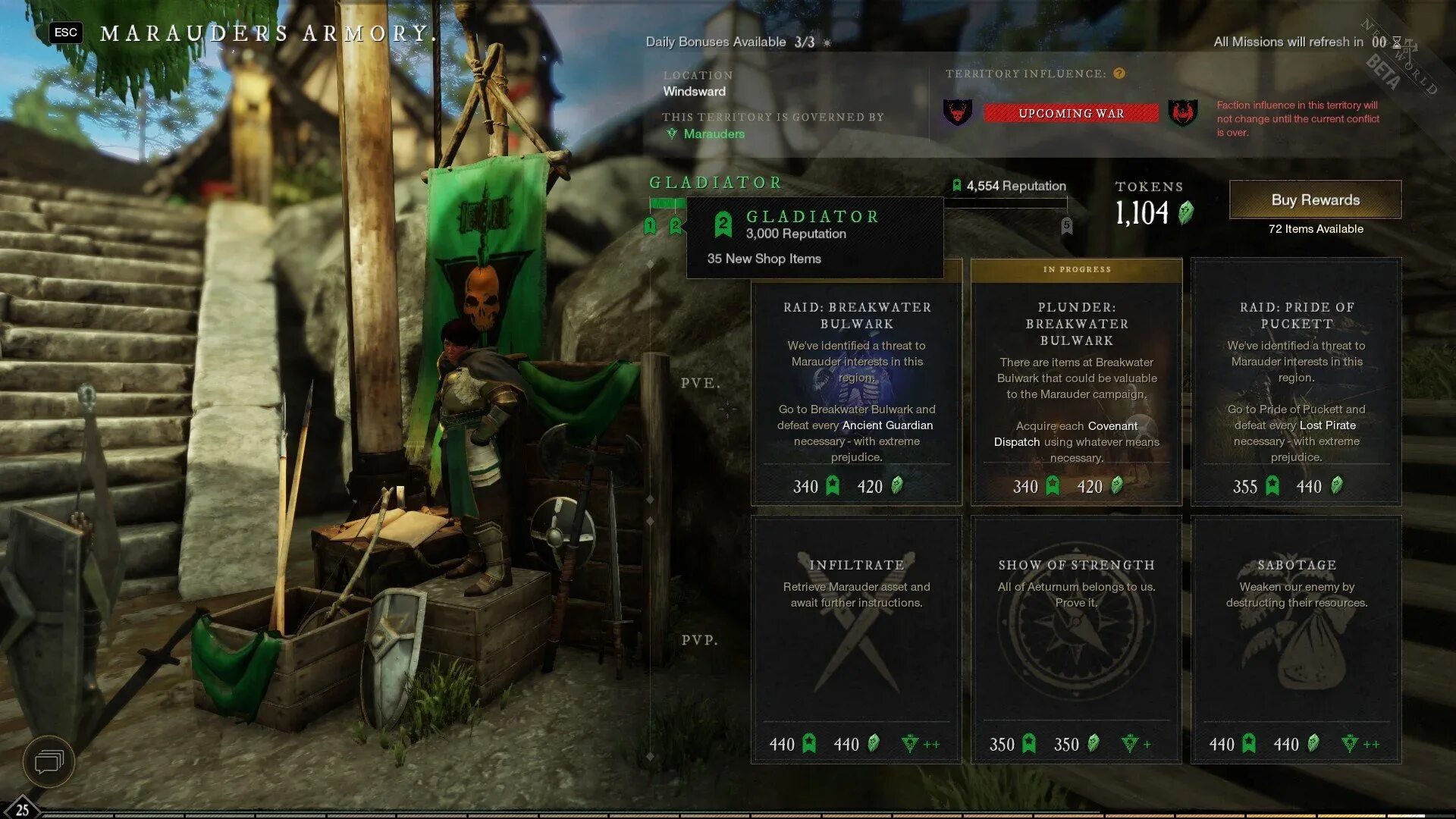Select Raid: Breakwater Bulwark mission card
Screen dimensions: 1456x819
856,383
